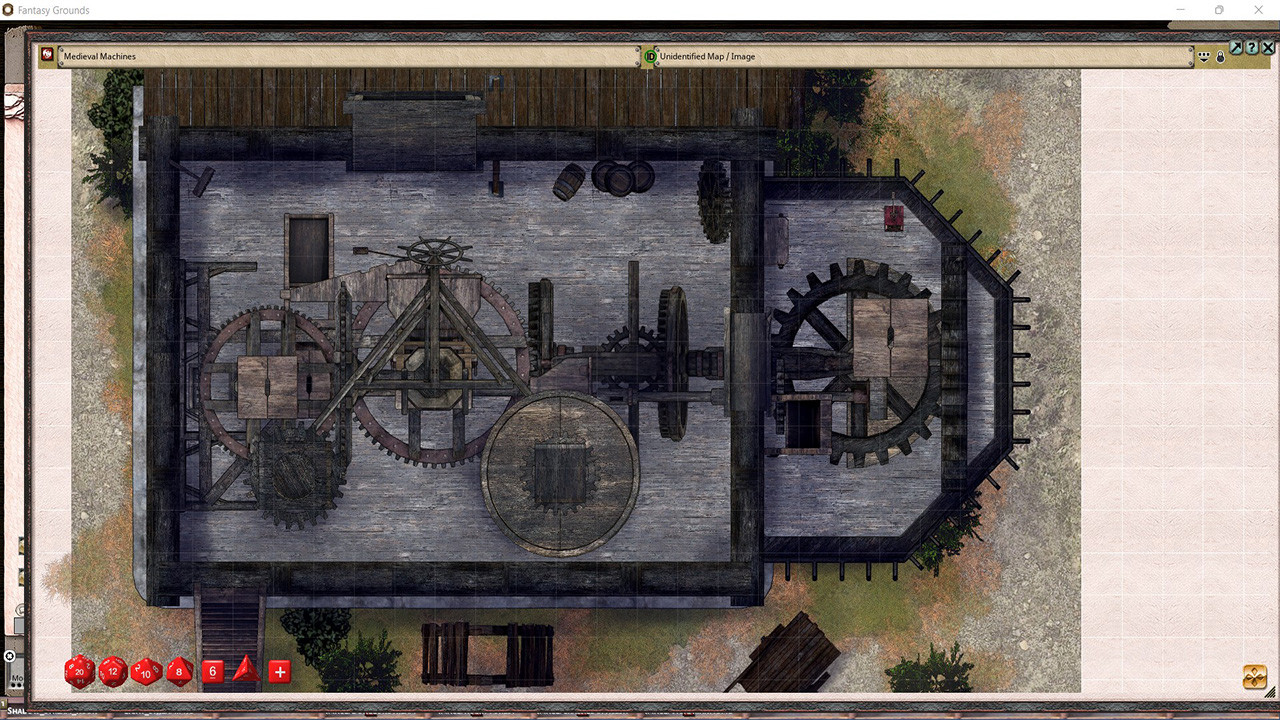Click the diagonal resize grip at bottom right
The width and height of the screenshot is (1280, 720).
tap(1270, 692)
